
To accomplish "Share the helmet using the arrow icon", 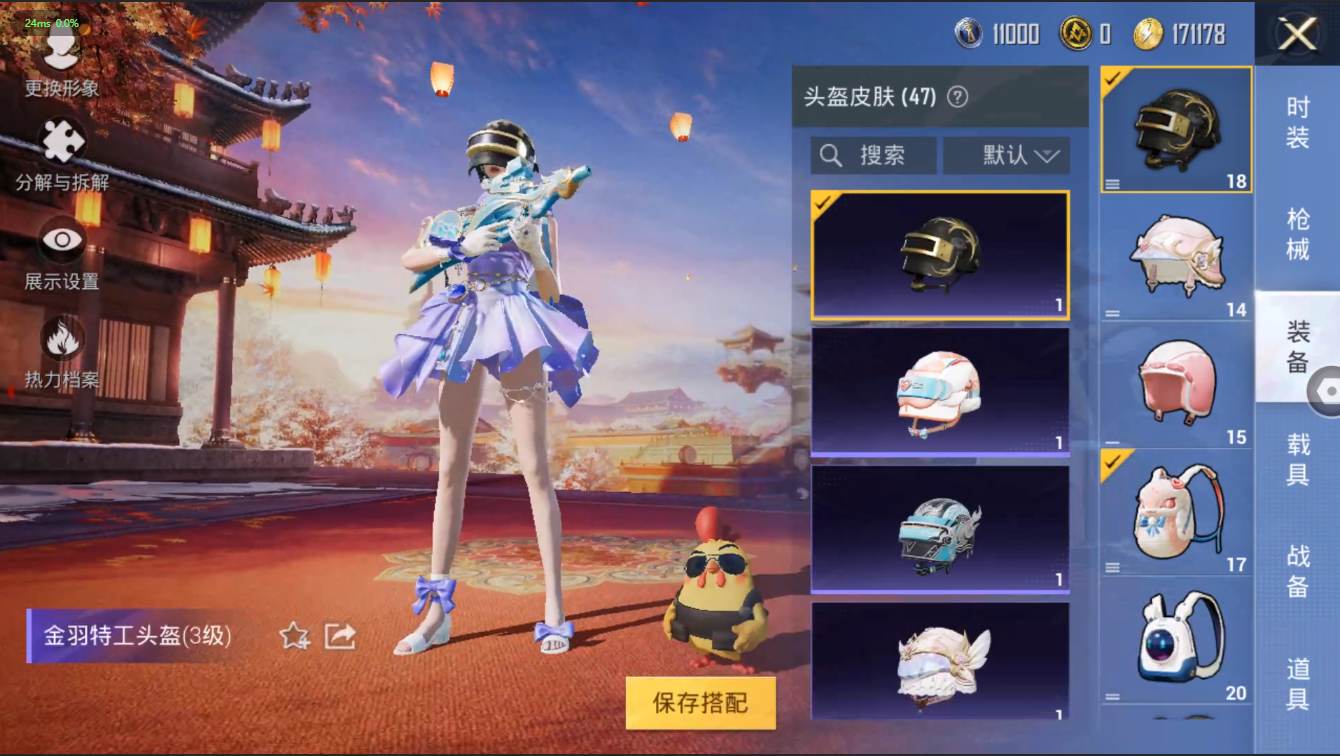I will [340, 635].
